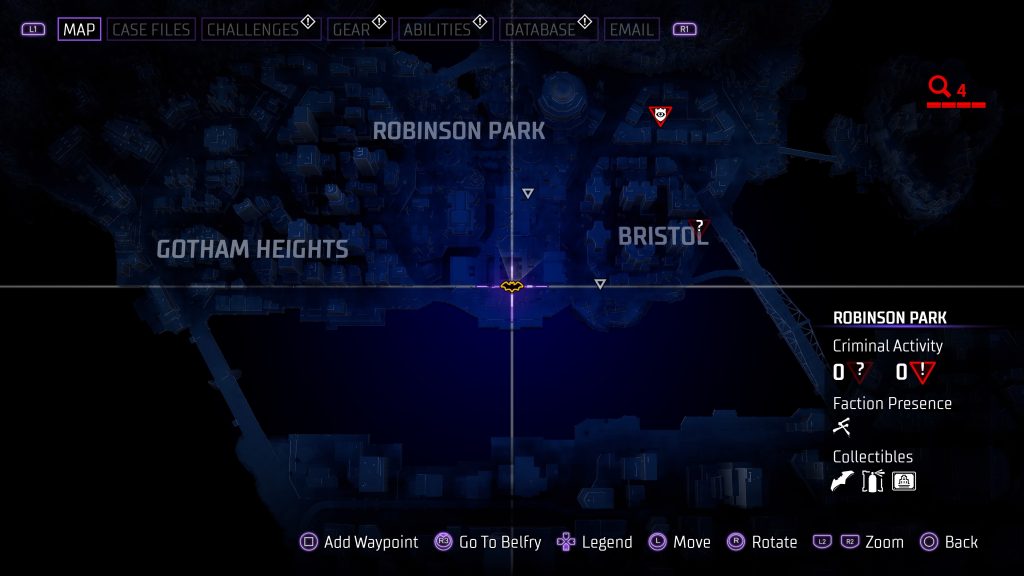1024x576 pixels.
Task: Open the Database tab
Action: 538,29
